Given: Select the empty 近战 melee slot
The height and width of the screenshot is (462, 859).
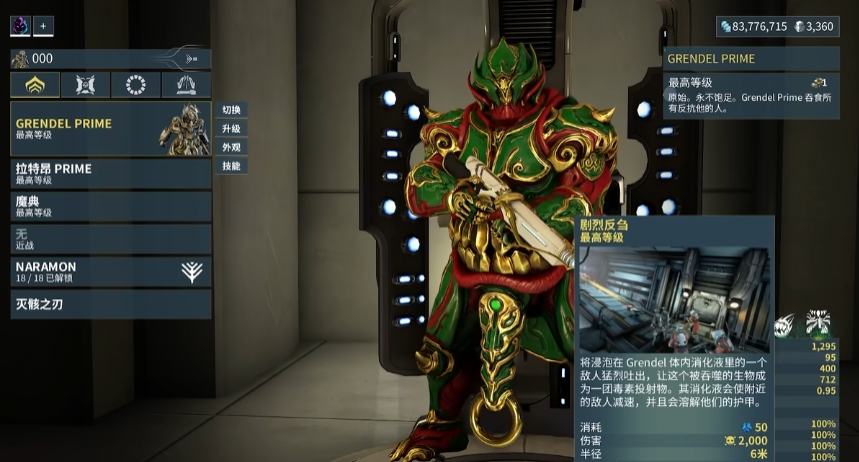Looking at the screenshot, I should click(x=110, y=239).
